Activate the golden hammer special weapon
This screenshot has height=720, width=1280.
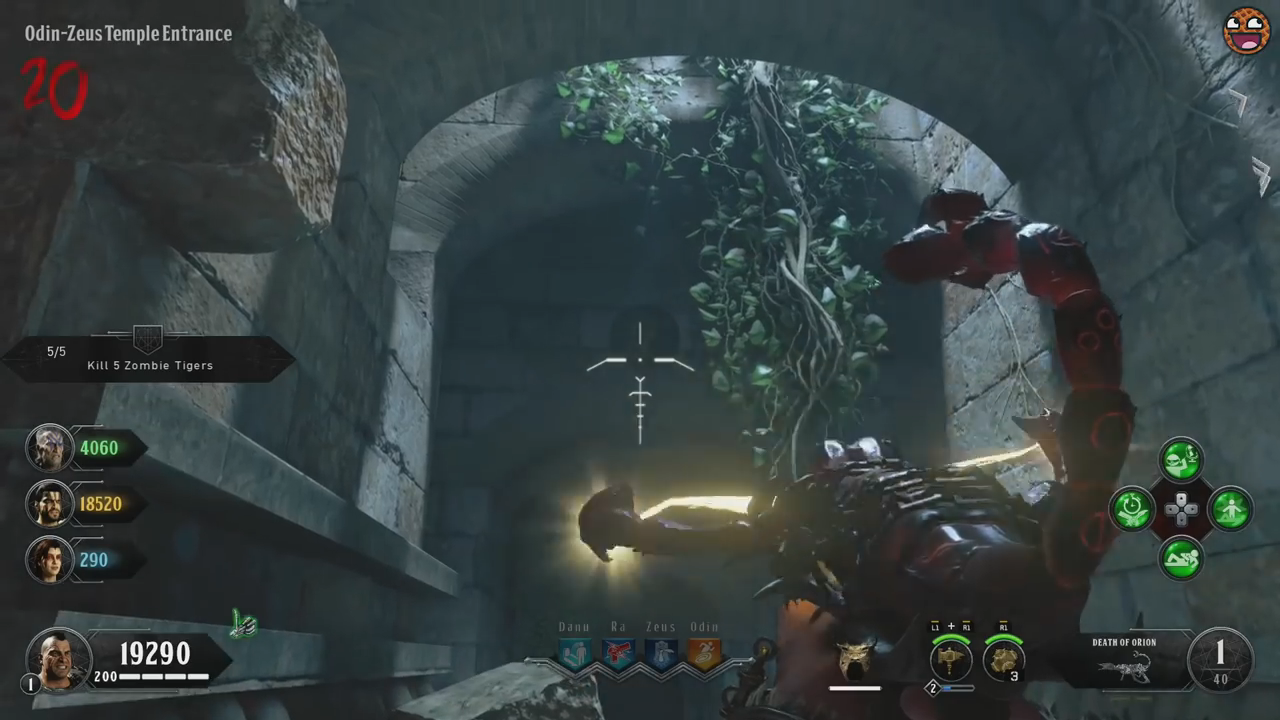point(951,659)
